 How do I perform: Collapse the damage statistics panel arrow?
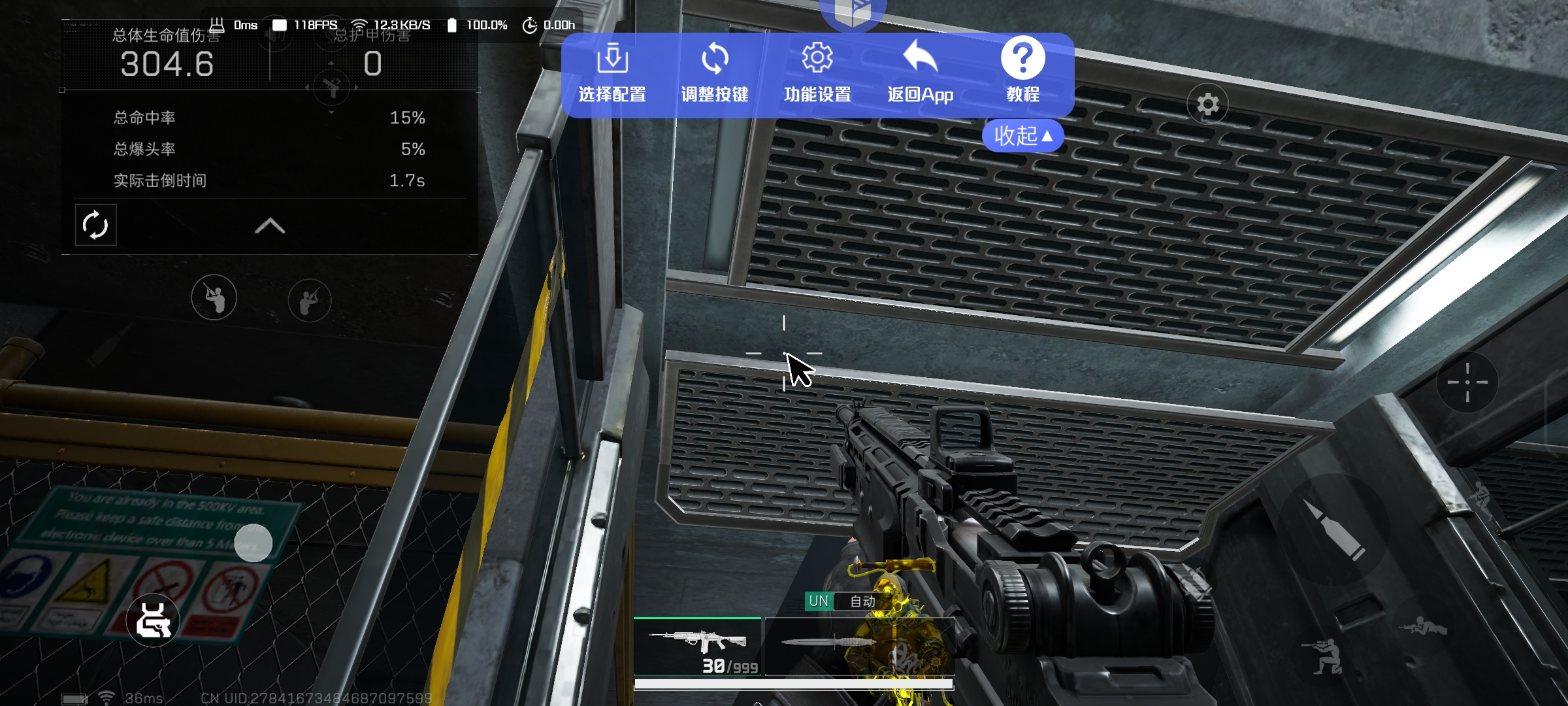[269, 226]
